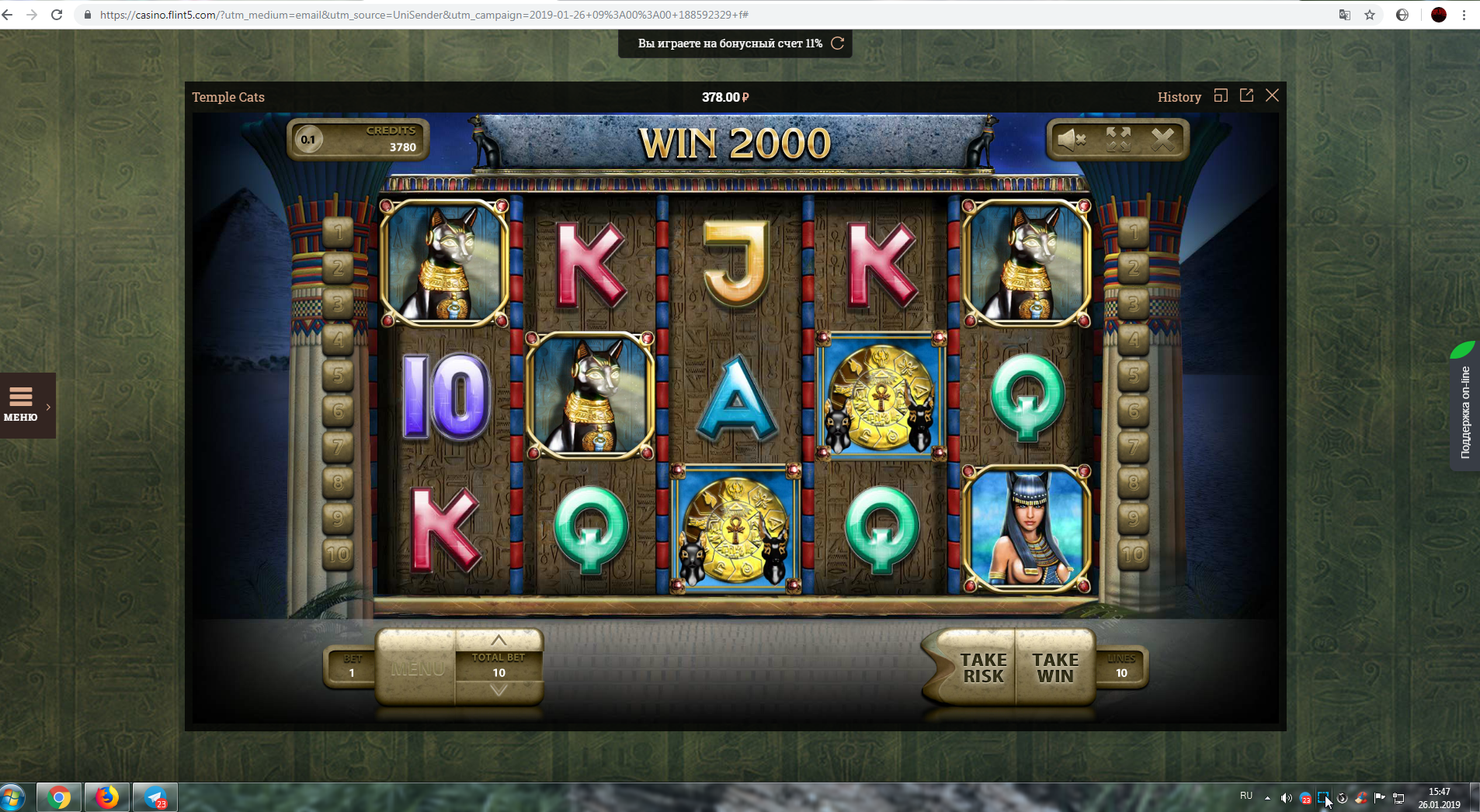Minimize the game frame size icon
Screen dimensions: 1480x812
tap(1221, 95)
